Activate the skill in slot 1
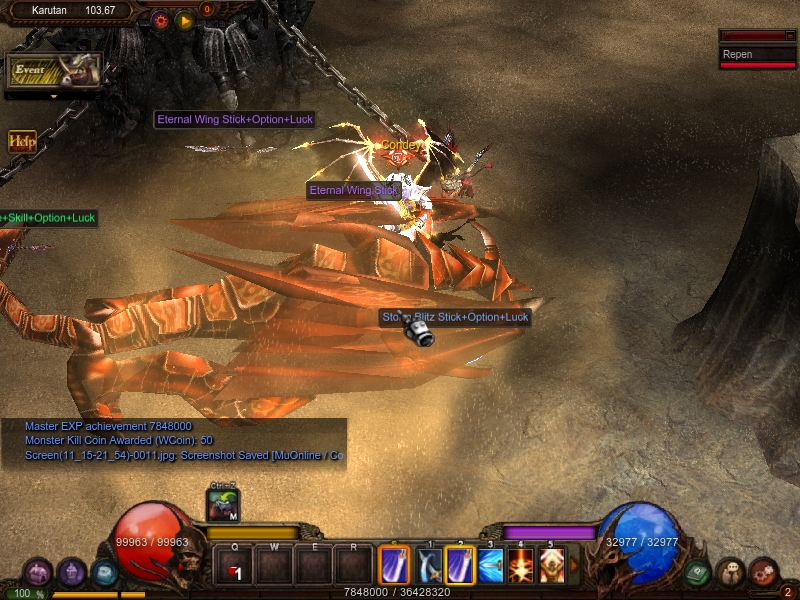800x600 pixels. coord(429,565)
